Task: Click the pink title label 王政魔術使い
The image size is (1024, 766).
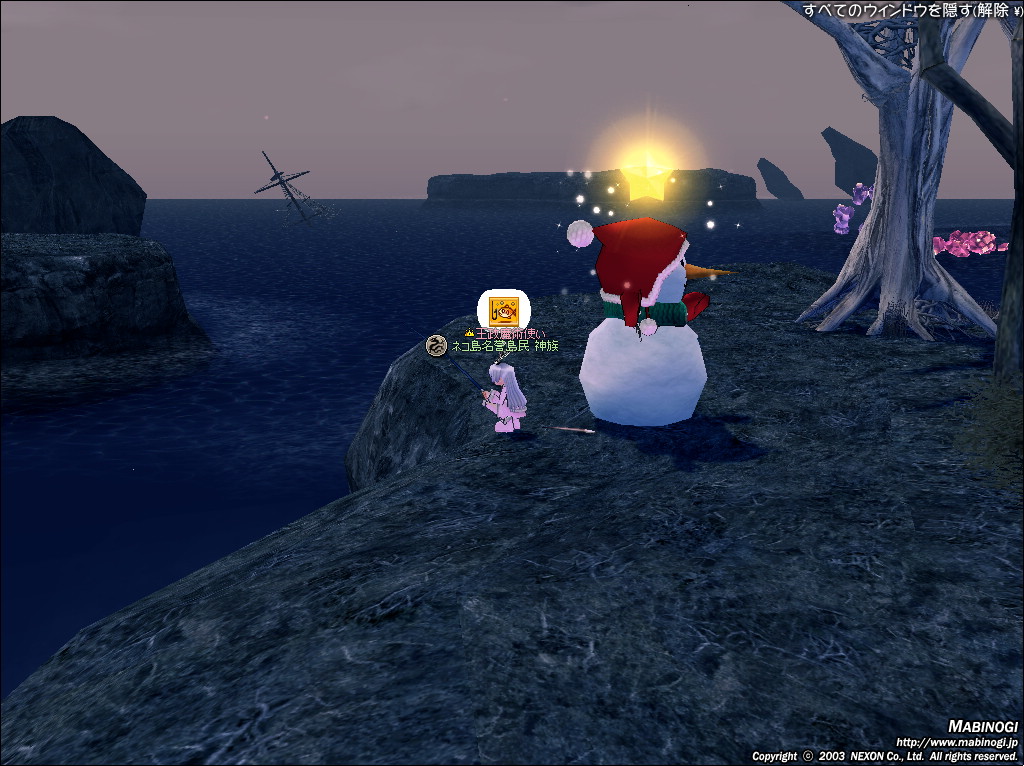Action: [x=510, y=332]
